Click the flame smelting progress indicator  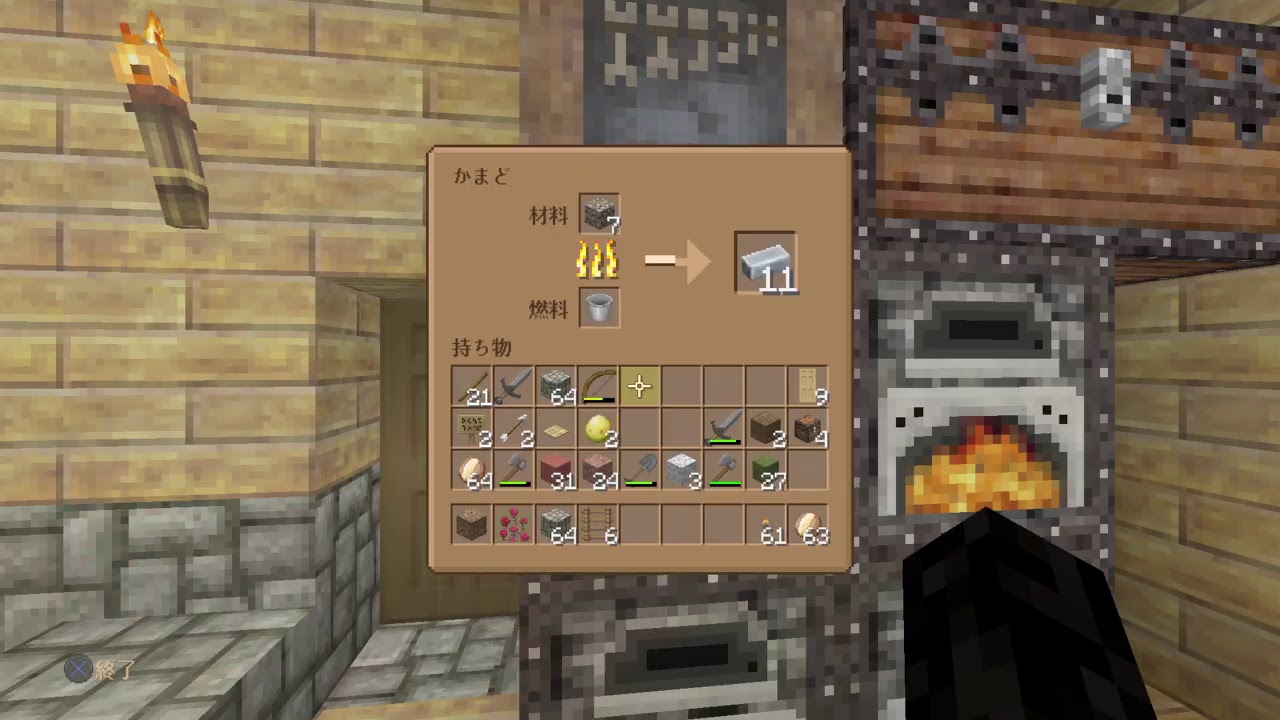pos(597,262)
